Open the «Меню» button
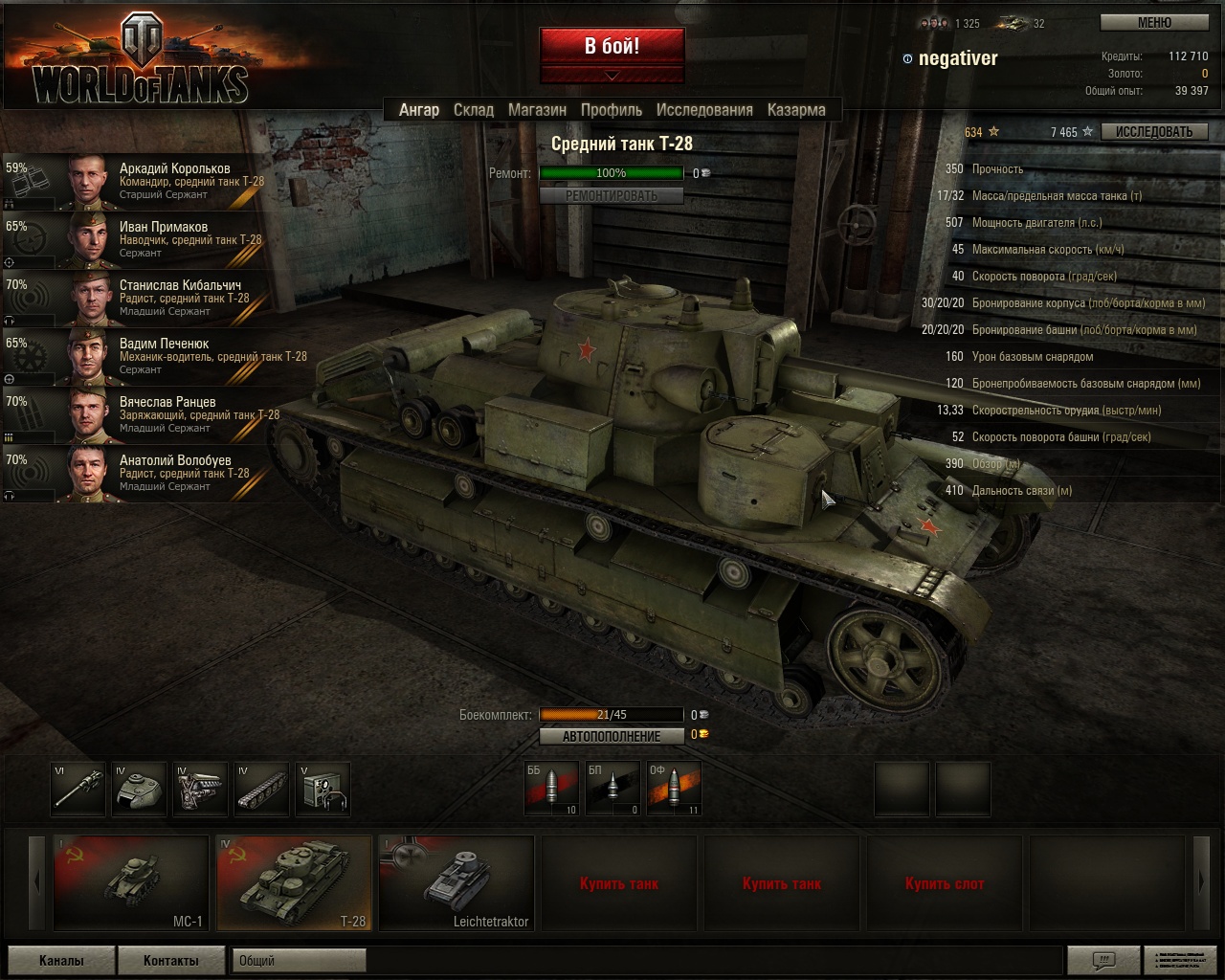The height and width of the screenshot is (980, 1225). [1153, 23]
